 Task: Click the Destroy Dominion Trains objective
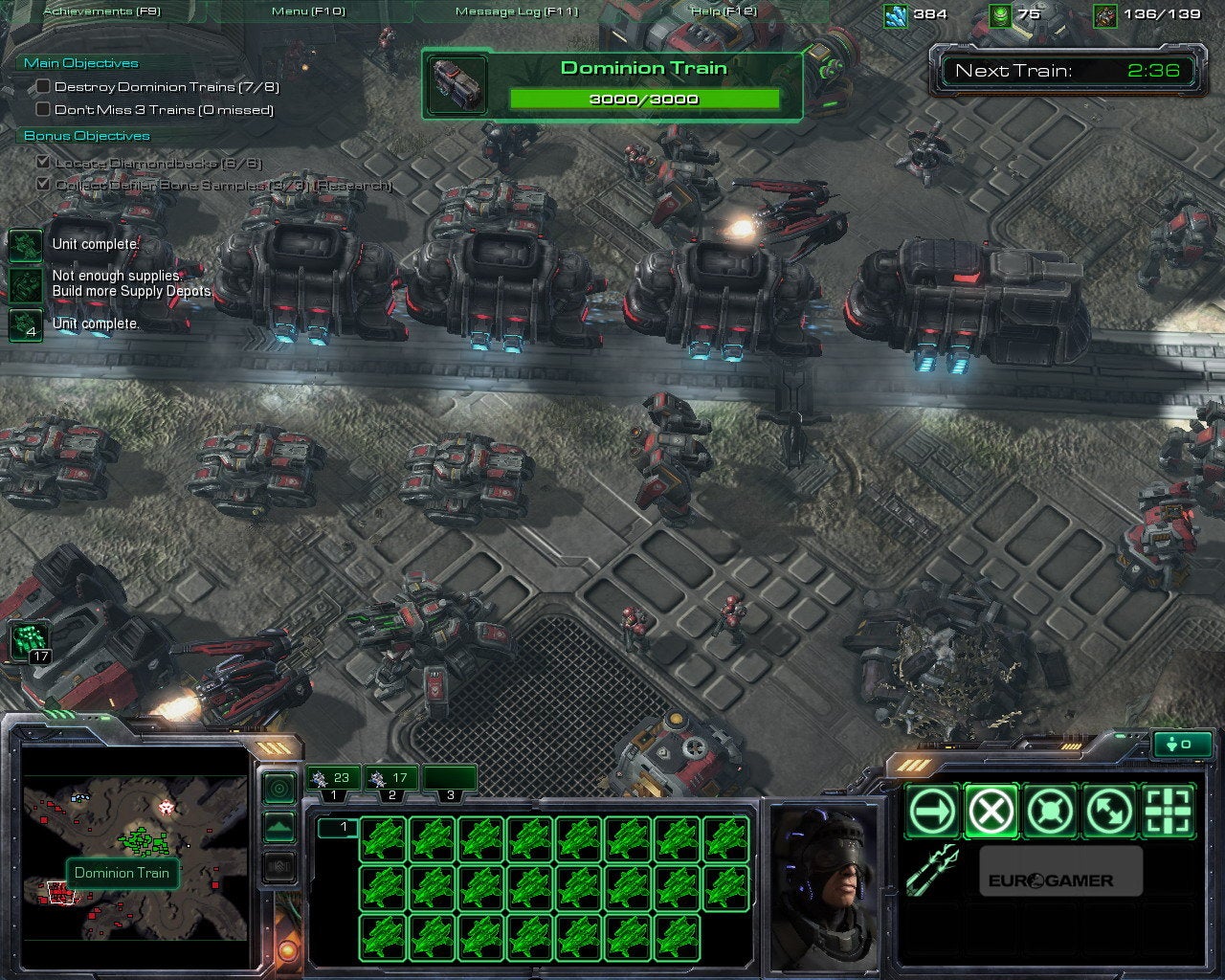(x=166, y=87)
